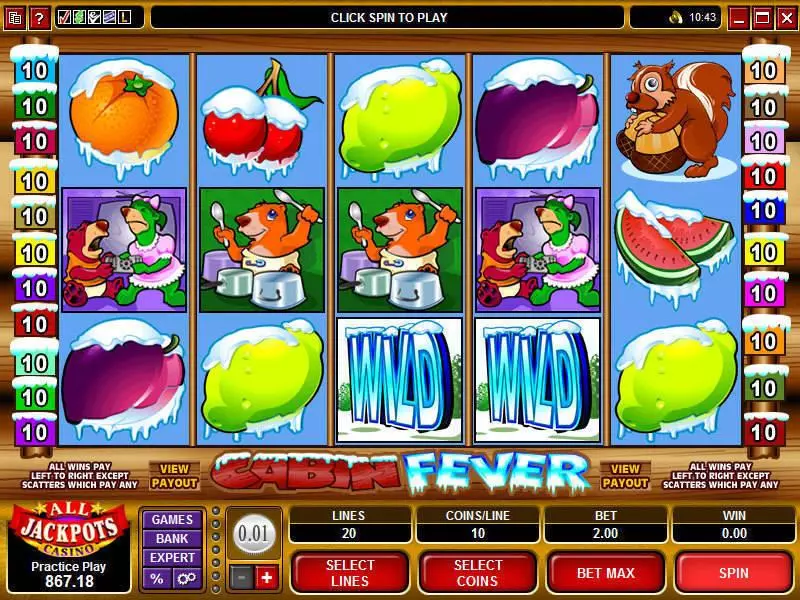This screenshot has width=800, height=600.
Task: Decrease coin size with the minus button
Action: click(241, 577)
